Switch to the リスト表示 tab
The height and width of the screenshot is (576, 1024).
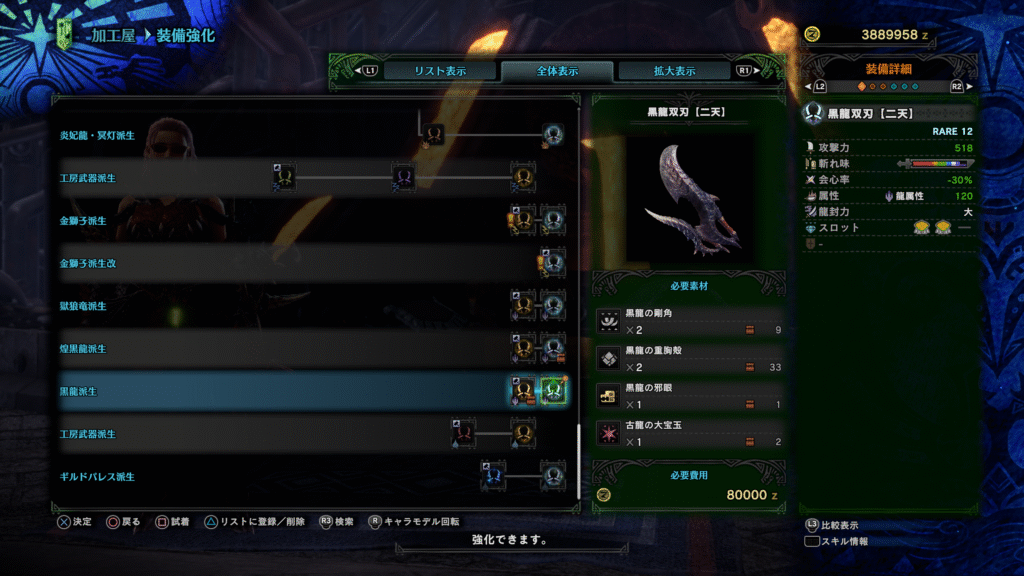tap(426, 71)
